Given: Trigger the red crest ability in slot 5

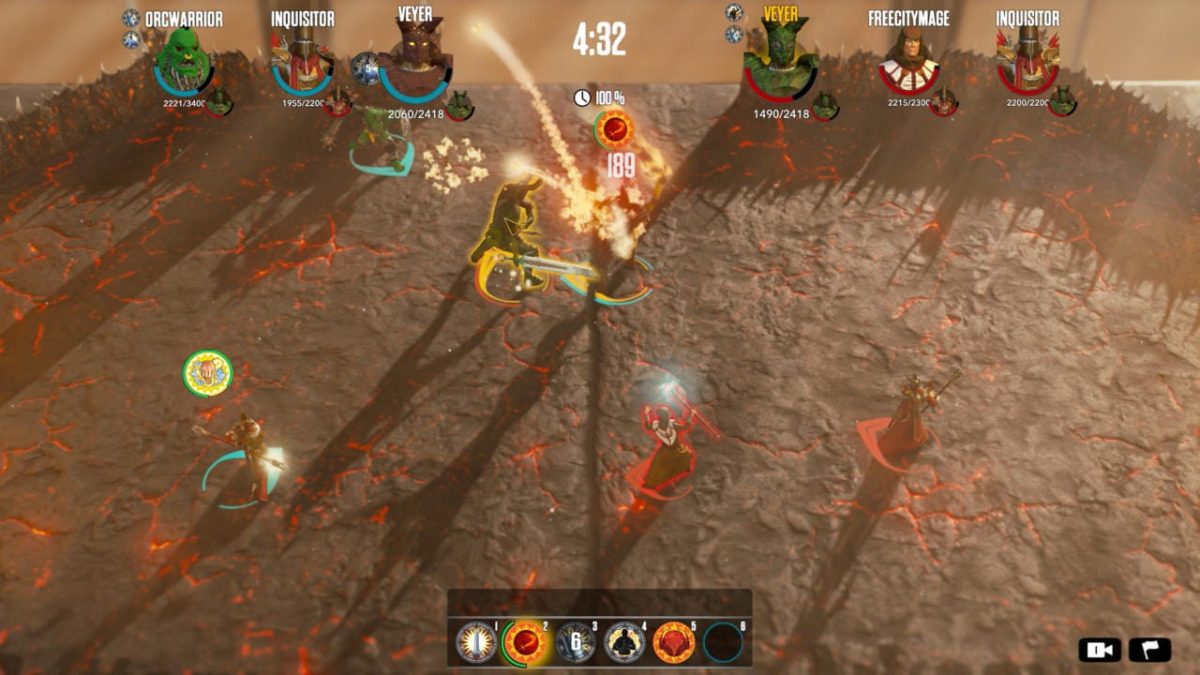Looking at the screenshot, I should (674, 642).
